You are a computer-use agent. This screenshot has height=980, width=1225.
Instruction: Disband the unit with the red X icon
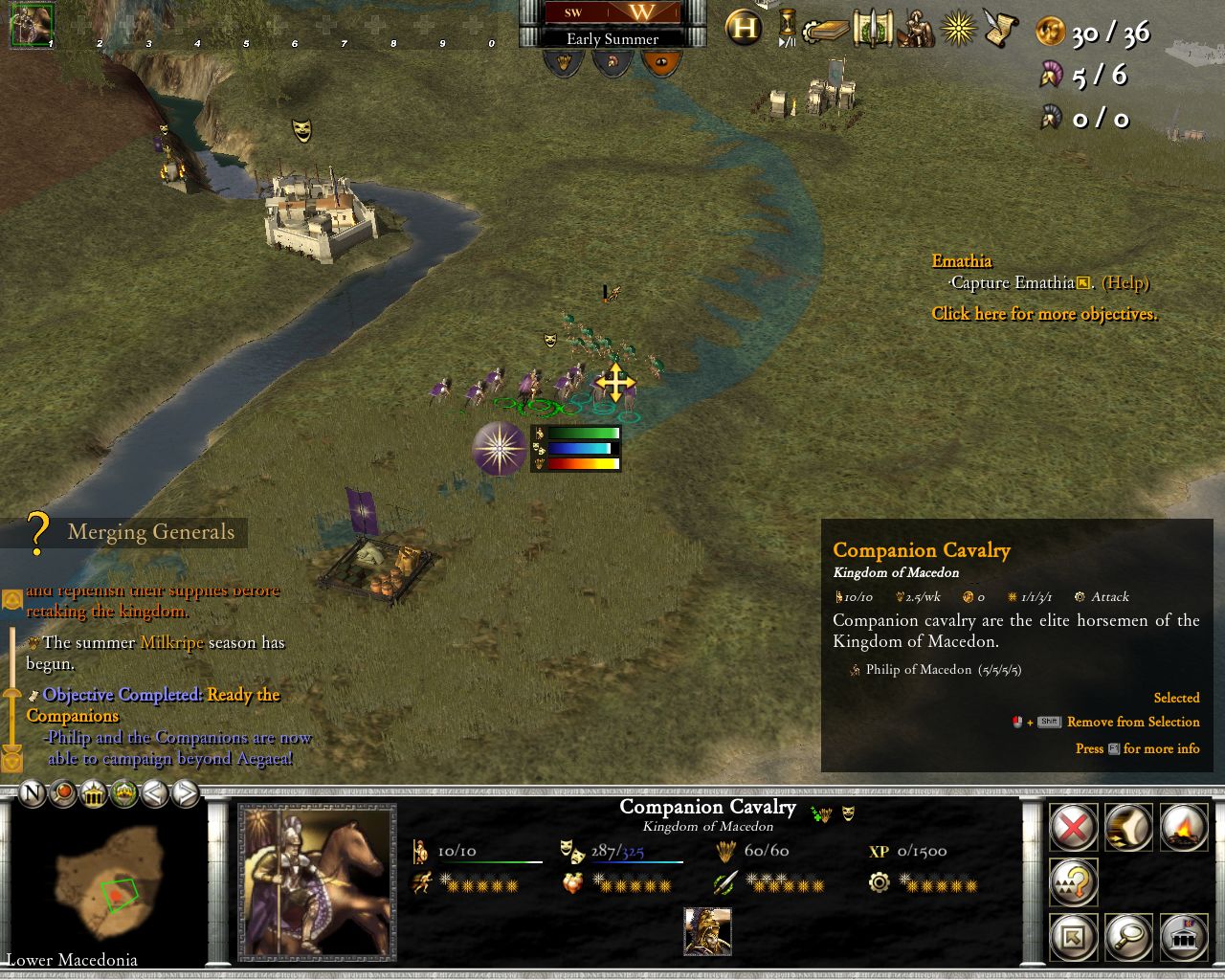[x=1072, y=829]
